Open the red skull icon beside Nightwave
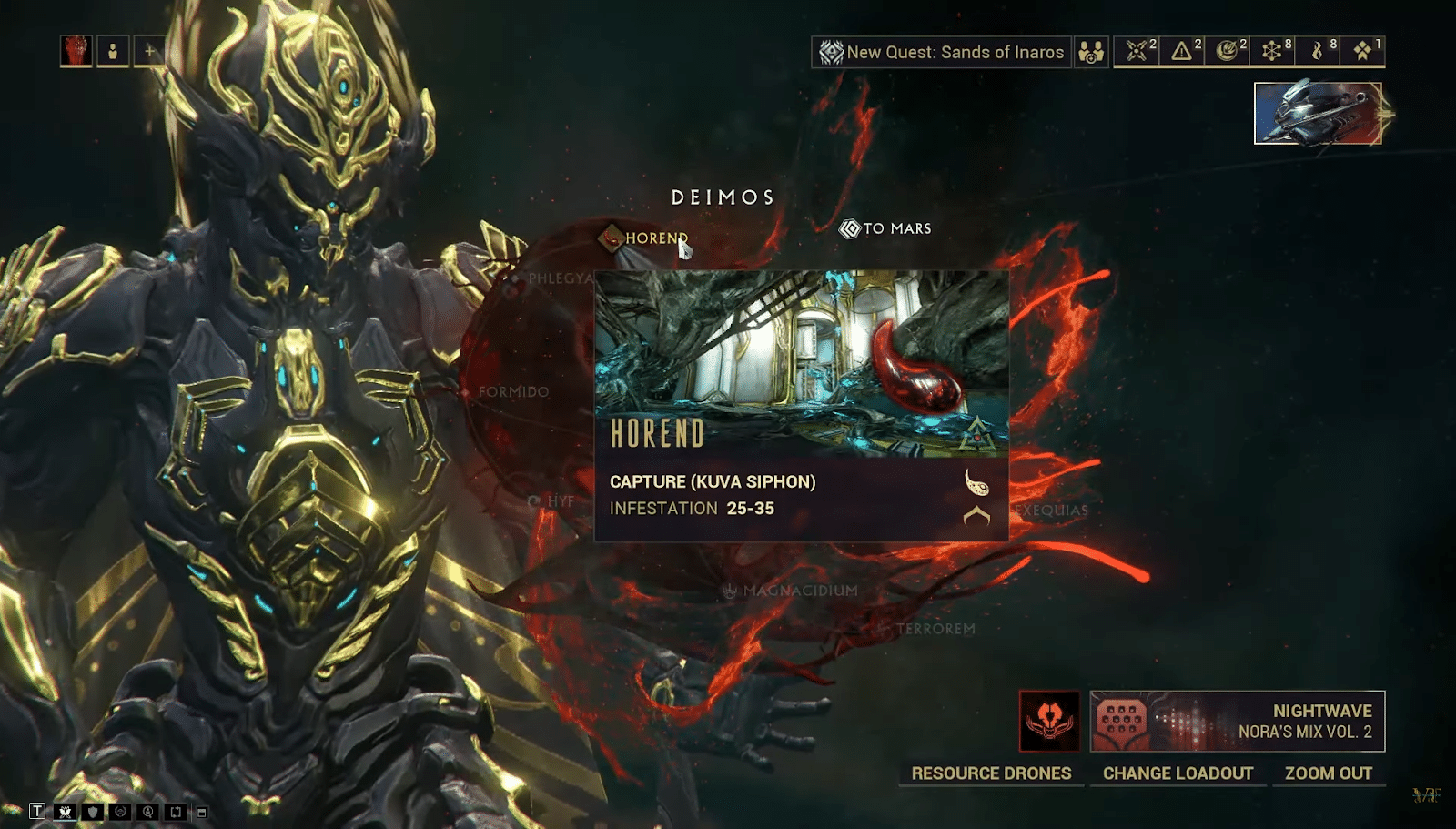 tap(1049, 721)
